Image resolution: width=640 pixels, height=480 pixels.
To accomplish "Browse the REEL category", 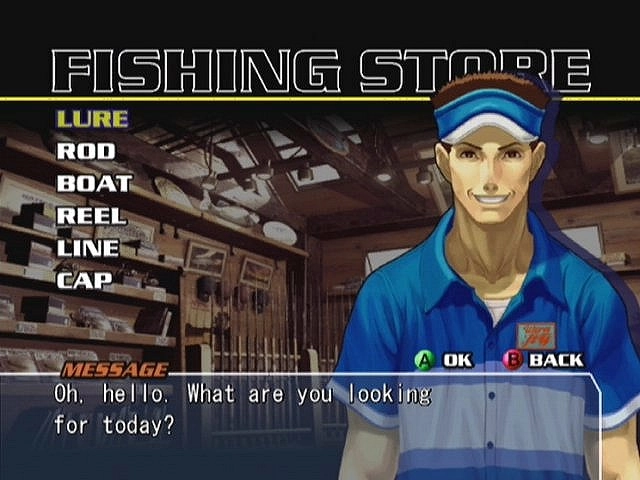I will [90, 215].
